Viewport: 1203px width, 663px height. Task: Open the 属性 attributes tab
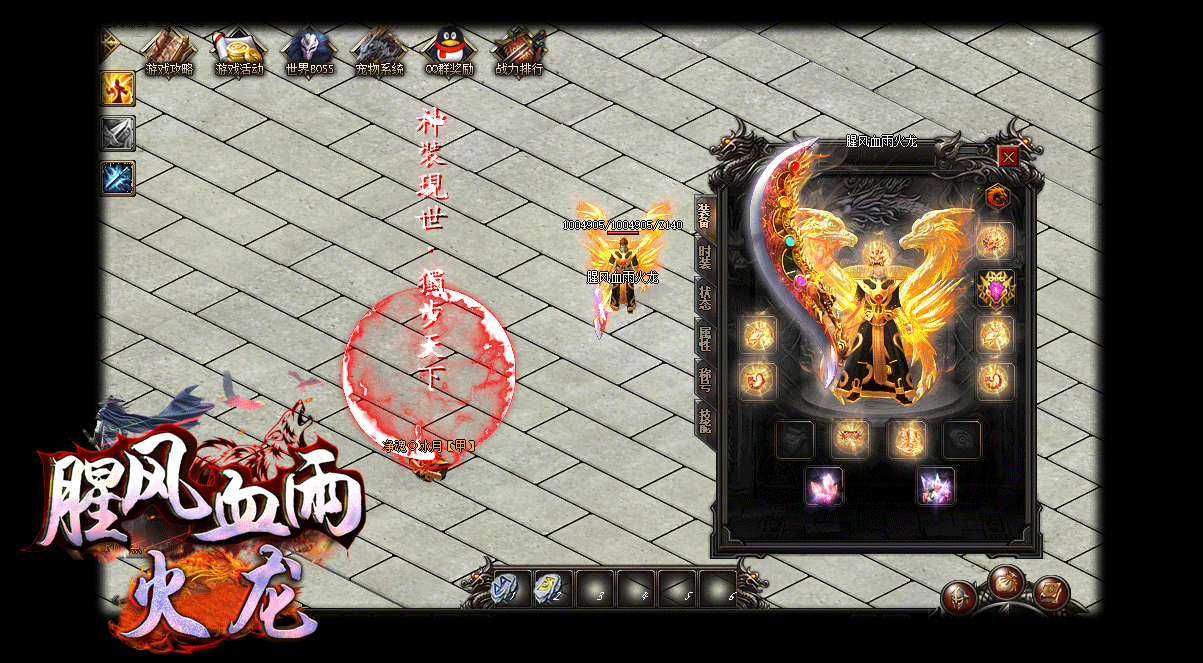pyautogui.click(x=705, y=338)
